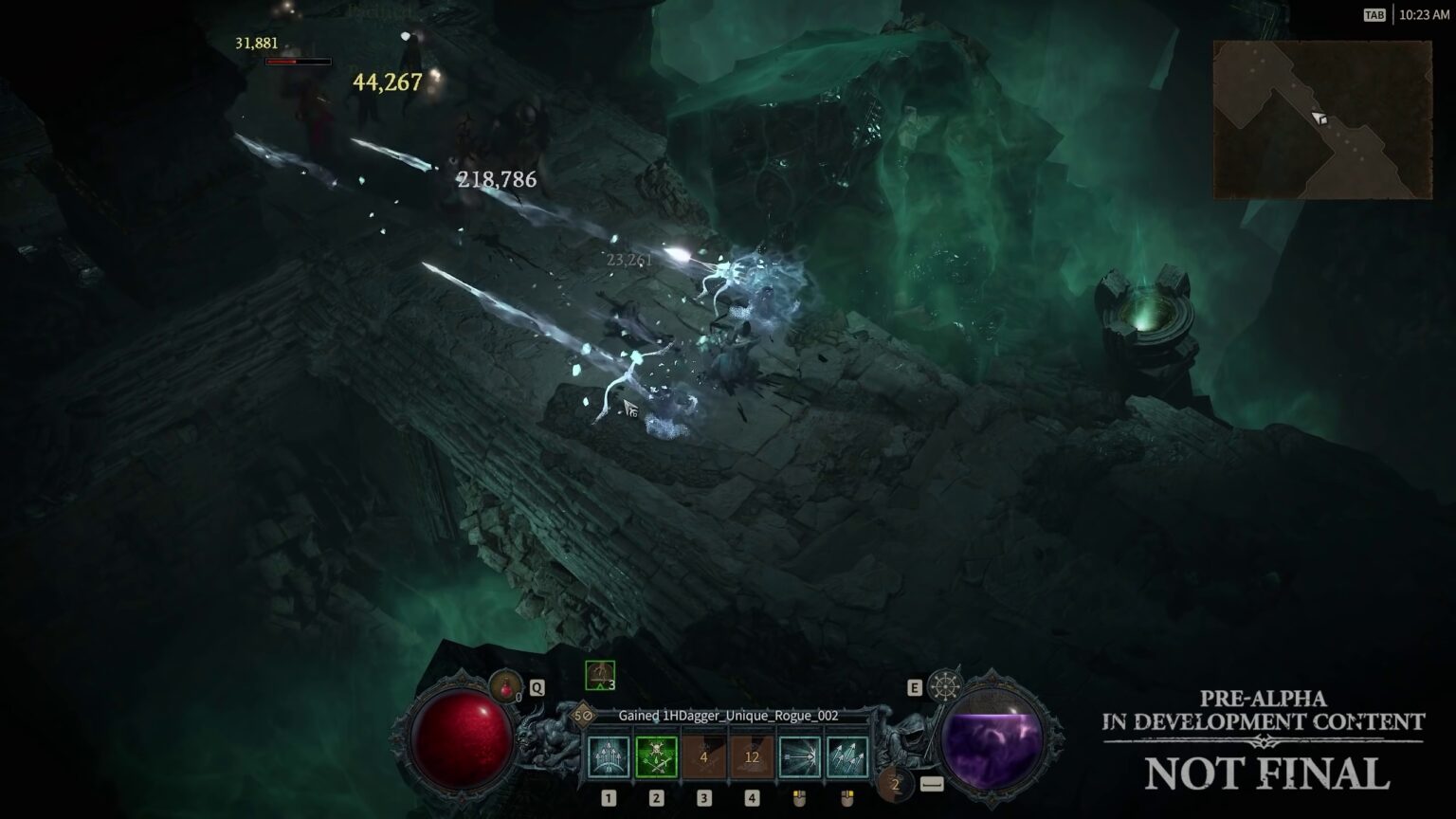
Task: Use the skill with 4 charges in slot 3
Action: click(x=703, y=756)
